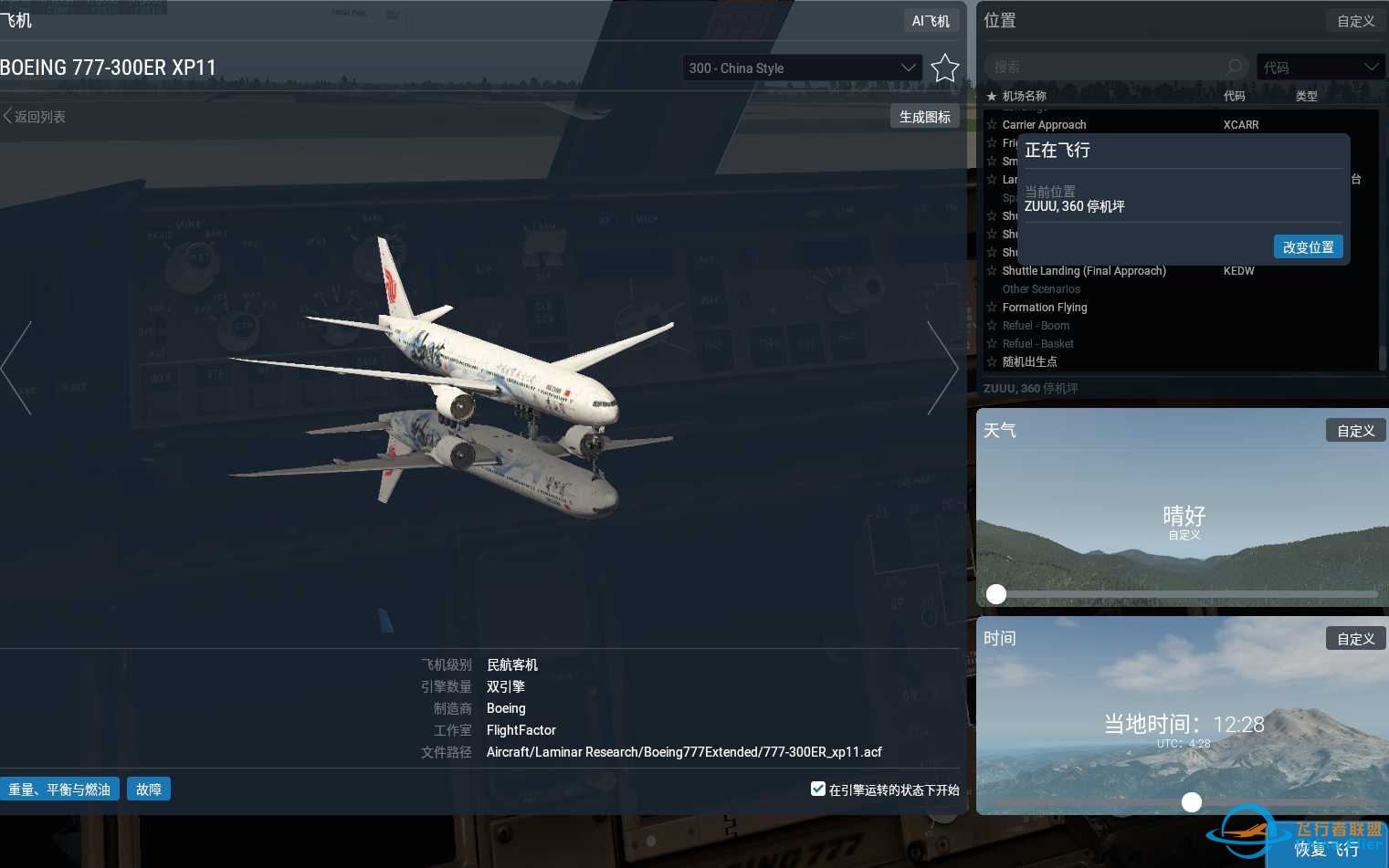The height and width of the screenshot is (868, 1389).
Task: Expand the Other Scenarios section
Action: coord(1041,289)
